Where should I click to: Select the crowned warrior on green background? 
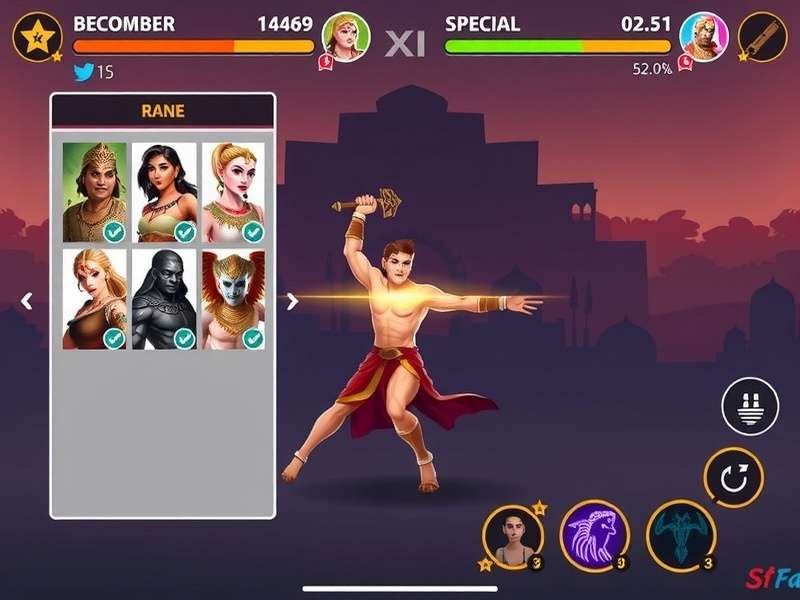(x=95, y=192)
